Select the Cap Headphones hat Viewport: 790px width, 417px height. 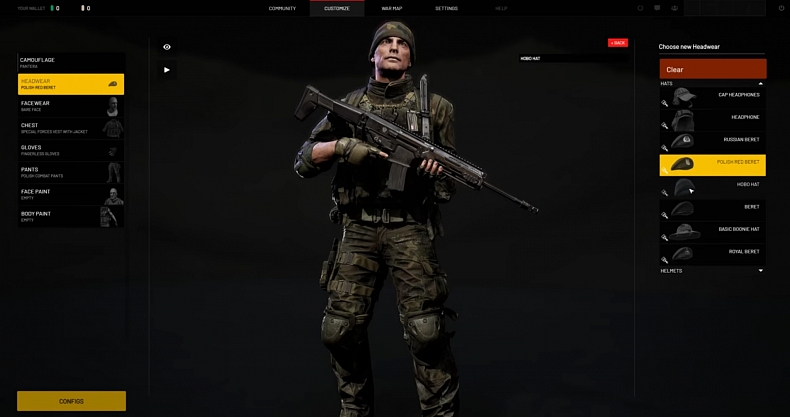point(712,96)
